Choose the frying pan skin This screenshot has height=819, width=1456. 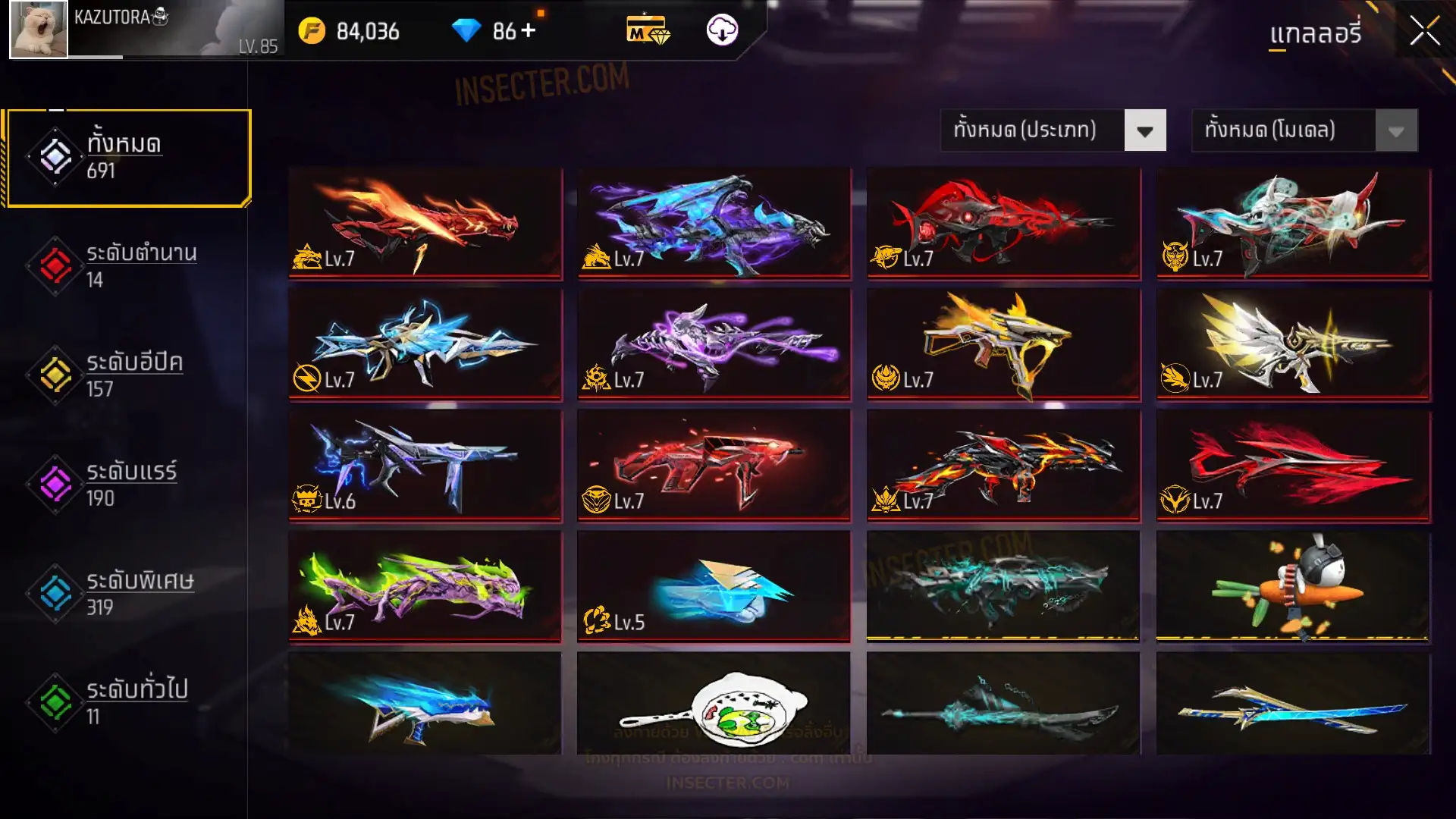[714, 704]
